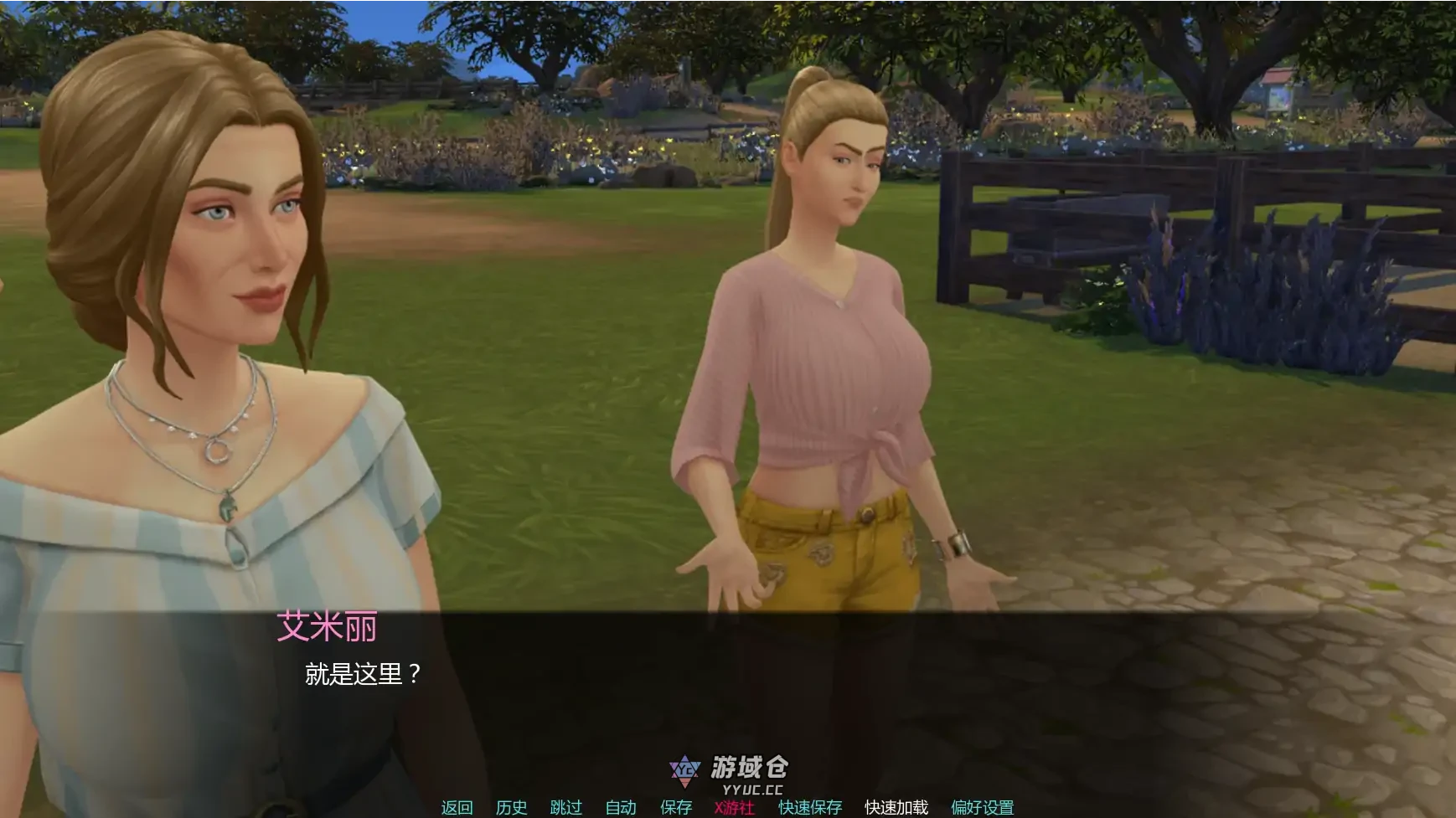Select 快速加载 (Quick Load)
Screen dimensions: 1456x818
click(896, 807)
